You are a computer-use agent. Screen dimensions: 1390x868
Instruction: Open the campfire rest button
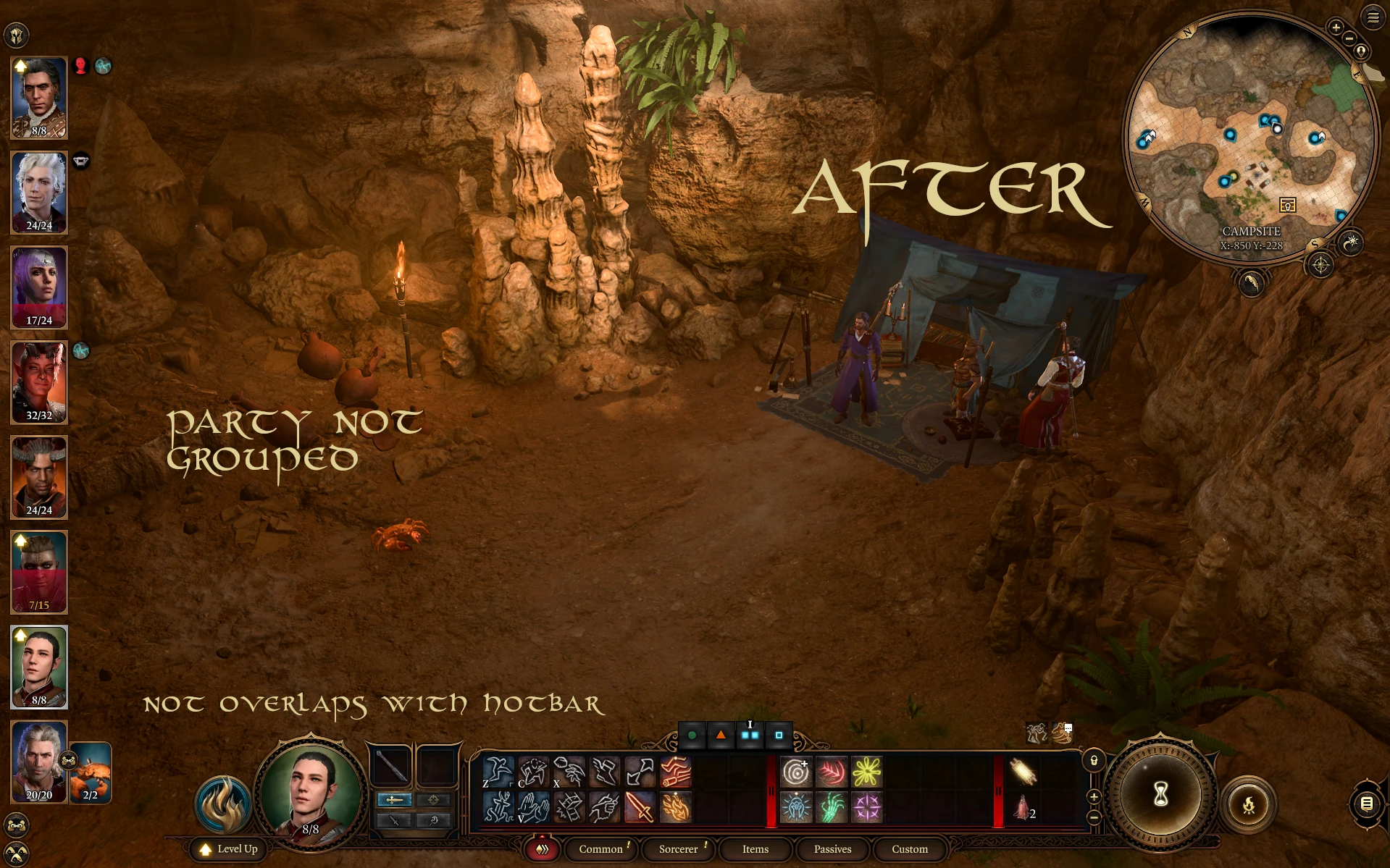click(x=1249, y=804)
